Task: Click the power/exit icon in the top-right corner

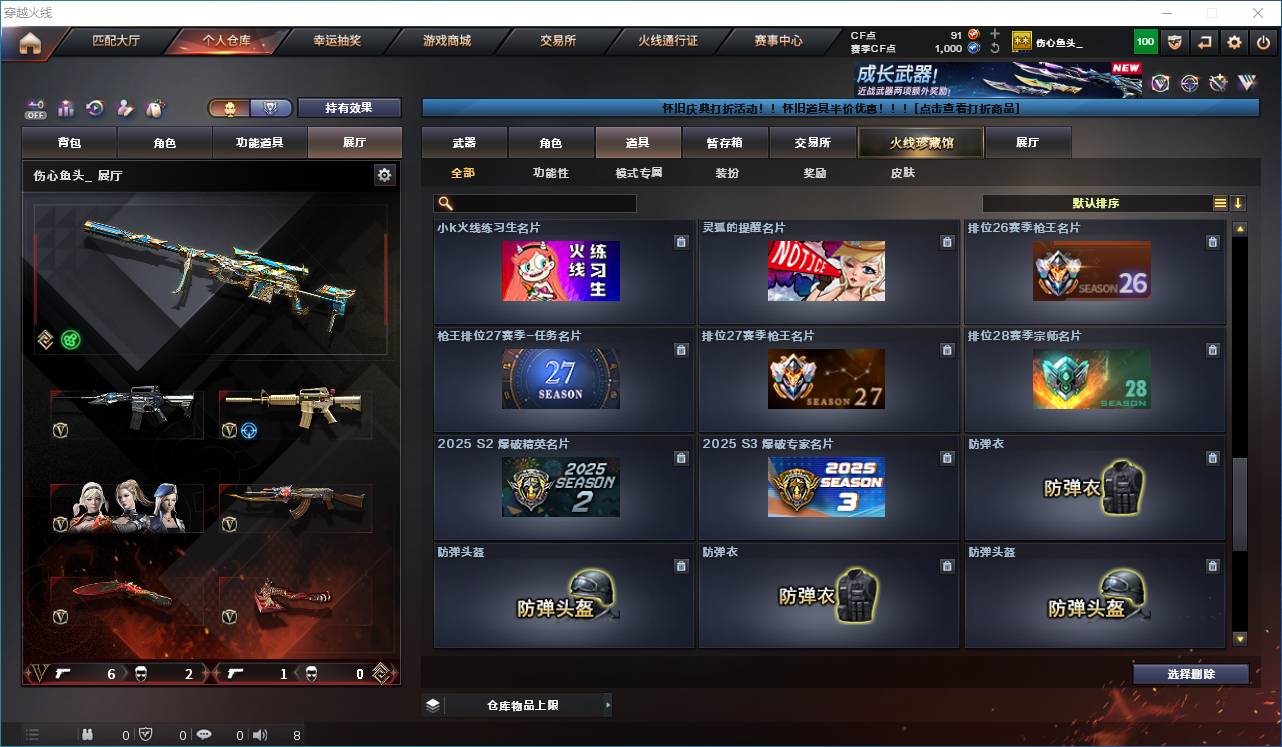Action: pos(1263,41)
